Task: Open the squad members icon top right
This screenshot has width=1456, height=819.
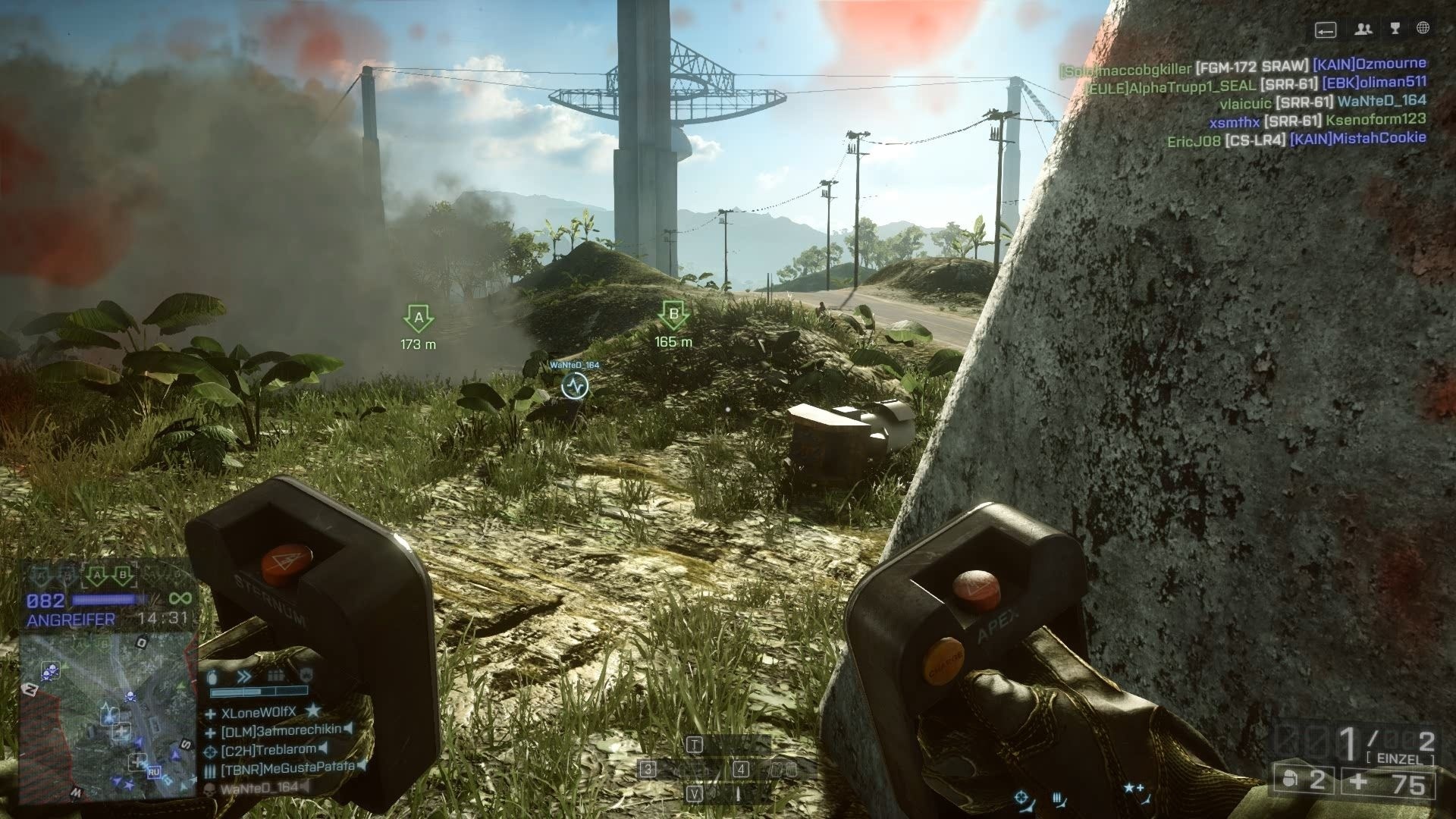Action: [x=1363, y=30]
